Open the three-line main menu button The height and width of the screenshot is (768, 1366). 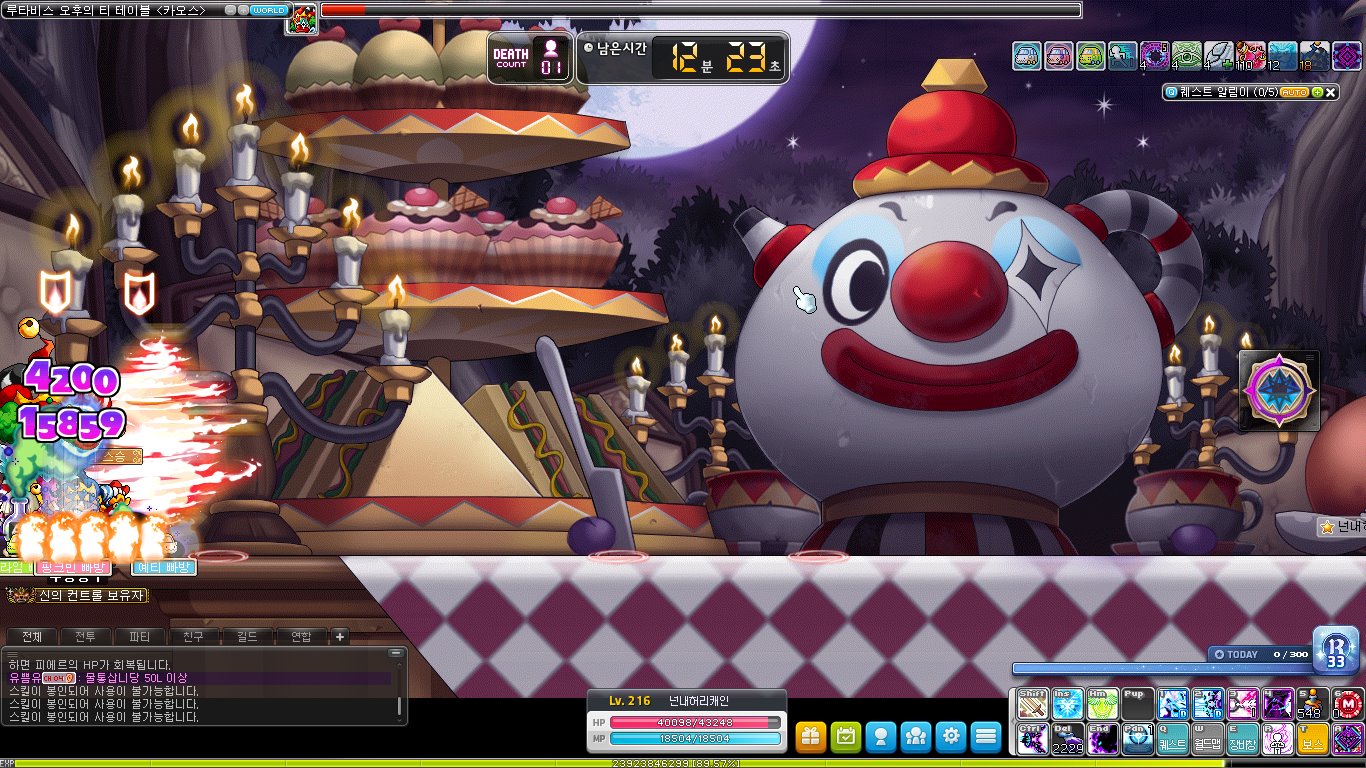click(986, 737)
